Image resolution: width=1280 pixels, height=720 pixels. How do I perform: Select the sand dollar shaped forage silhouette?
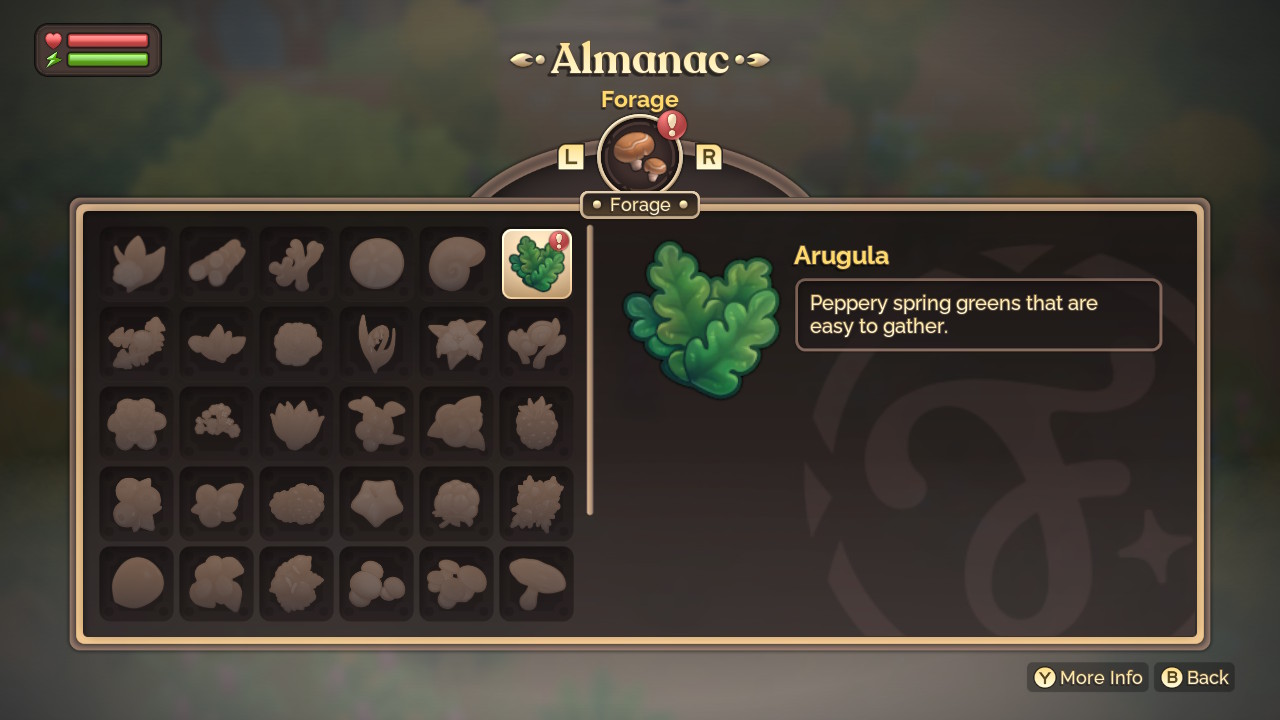click(x=376, y=262)
